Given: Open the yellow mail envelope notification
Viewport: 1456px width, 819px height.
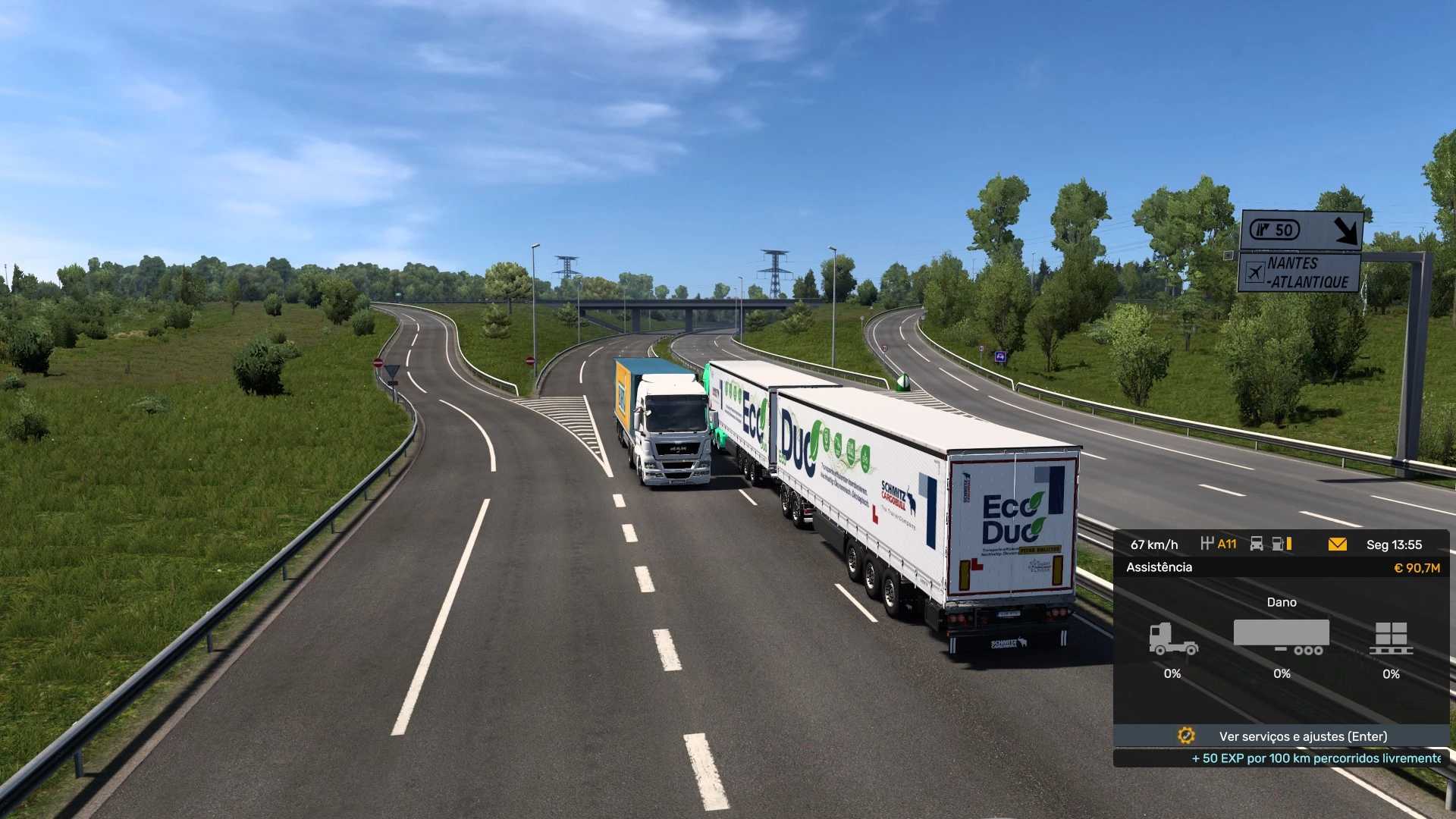Looking at the screenshot, I should (1337, 544).
